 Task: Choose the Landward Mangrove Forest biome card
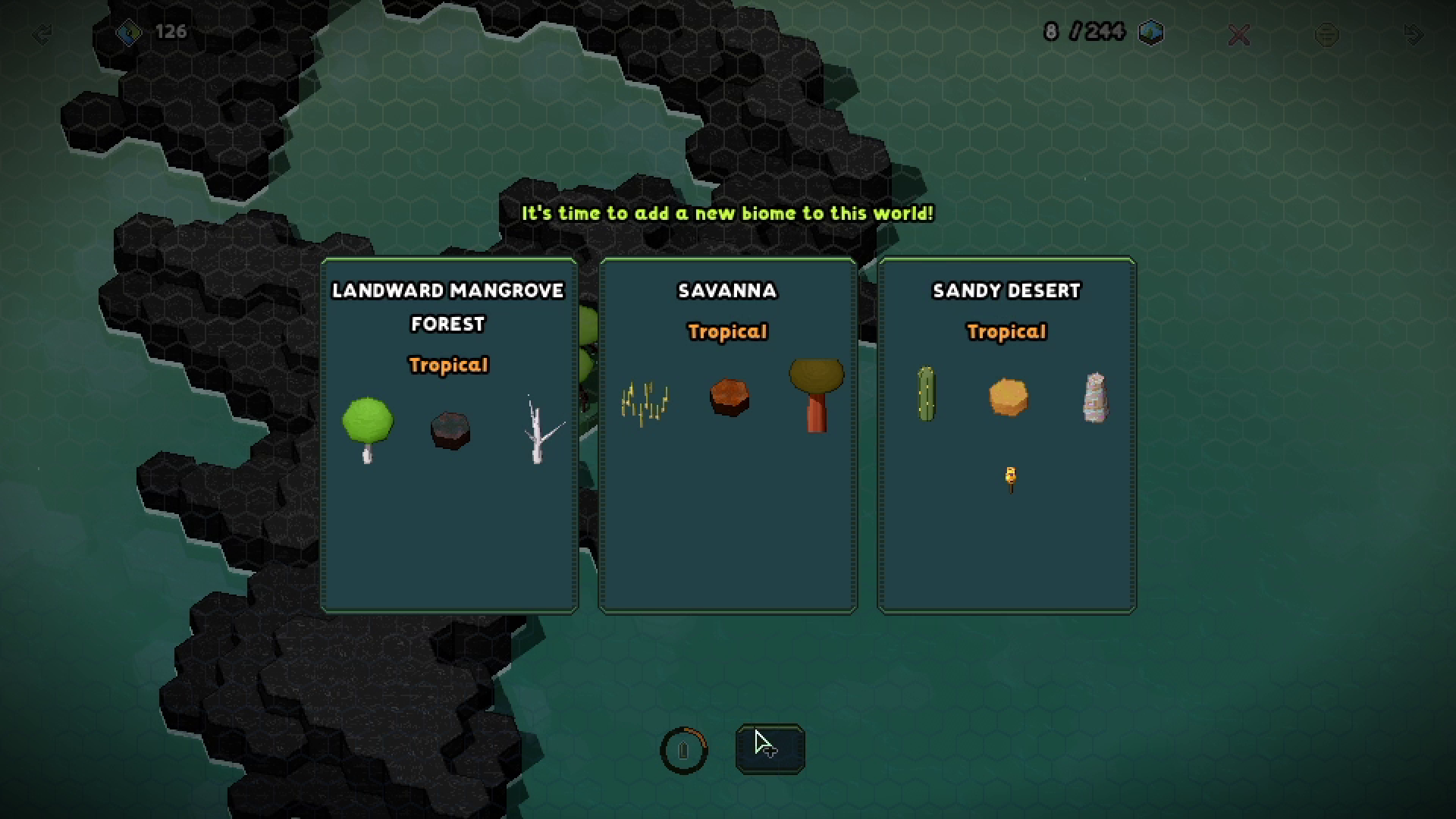pos(449,435)
